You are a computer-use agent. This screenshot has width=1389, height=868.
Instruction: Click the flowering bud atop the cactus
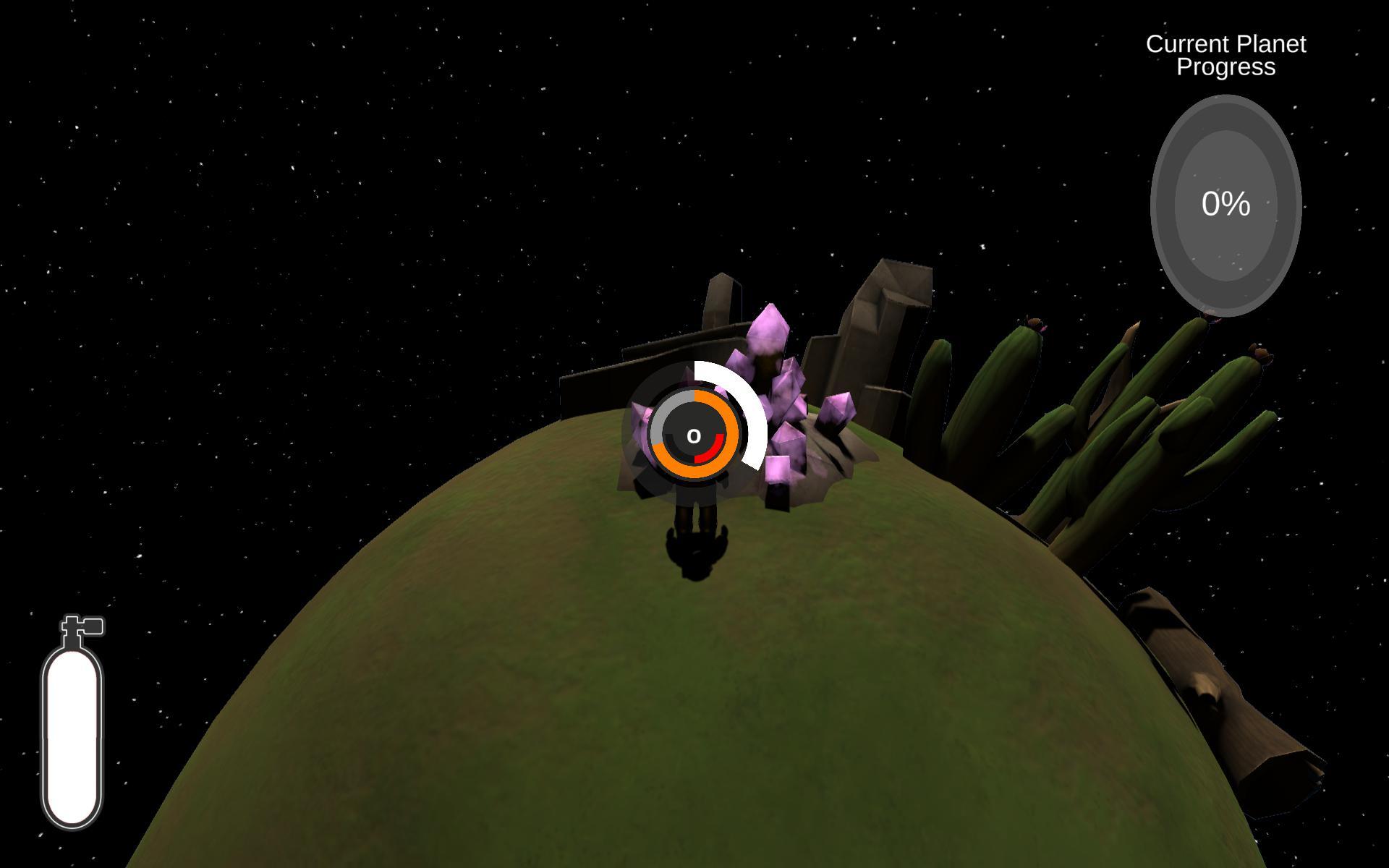click(x=1033, y=320)
